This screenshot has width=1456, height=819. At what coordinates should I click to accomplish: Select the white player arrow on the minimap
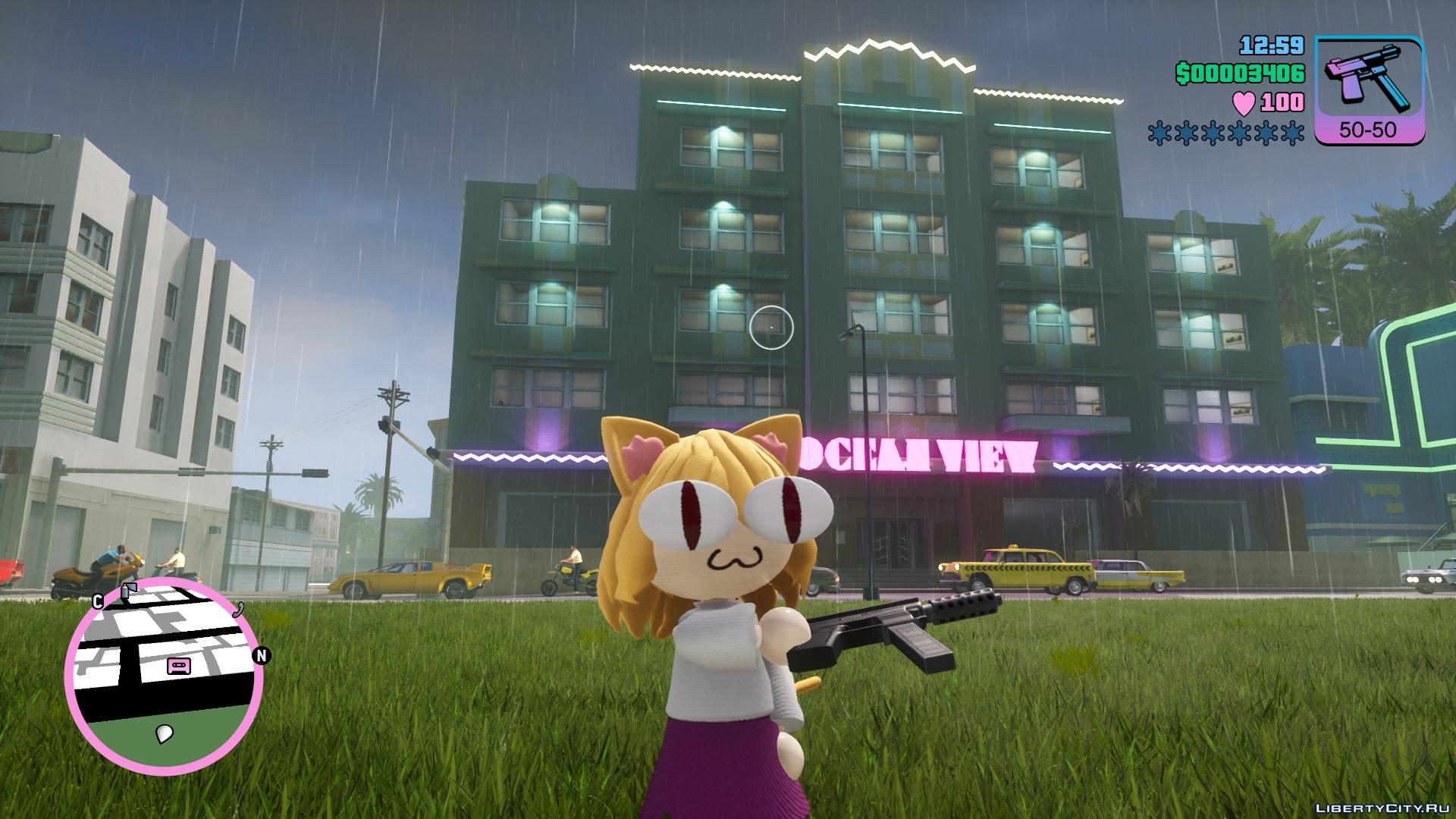coord(165,733)
